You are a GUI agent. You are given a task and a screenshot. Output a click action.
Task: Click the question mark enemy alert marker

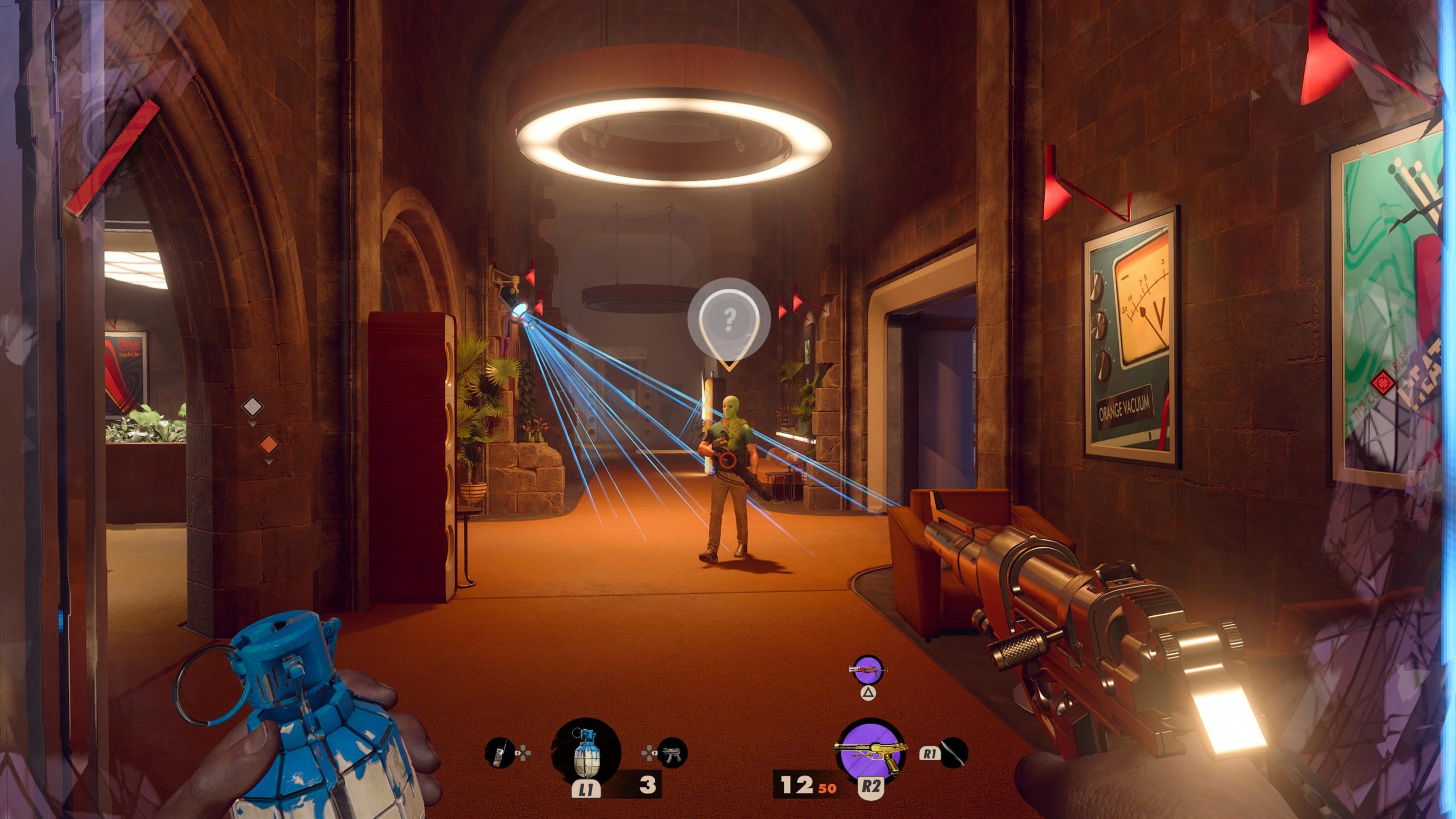click(x=729, y=320)
